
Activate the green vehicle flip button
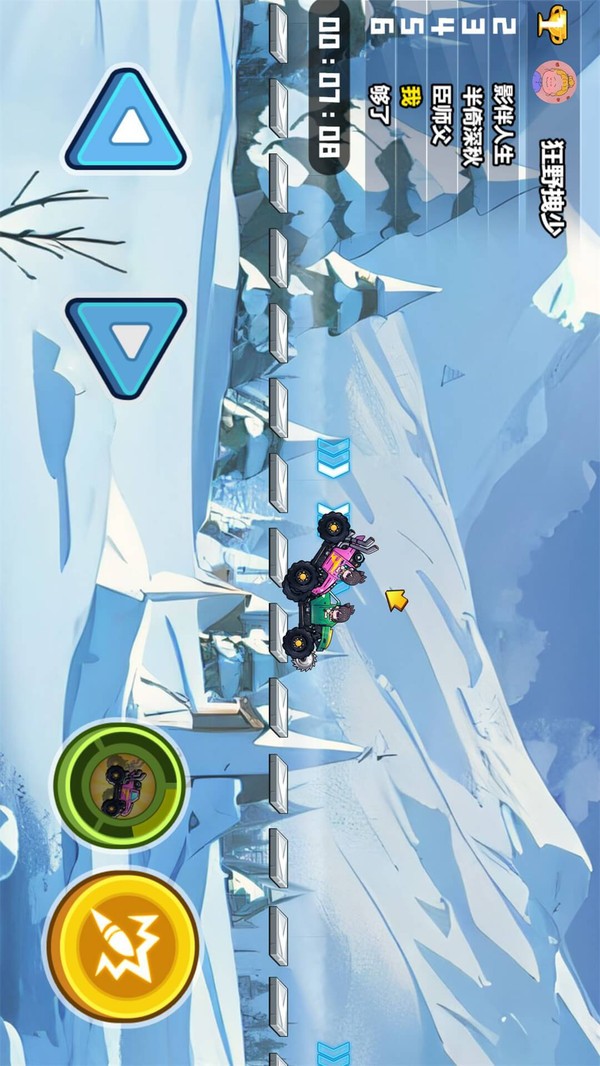coord(120,783)
